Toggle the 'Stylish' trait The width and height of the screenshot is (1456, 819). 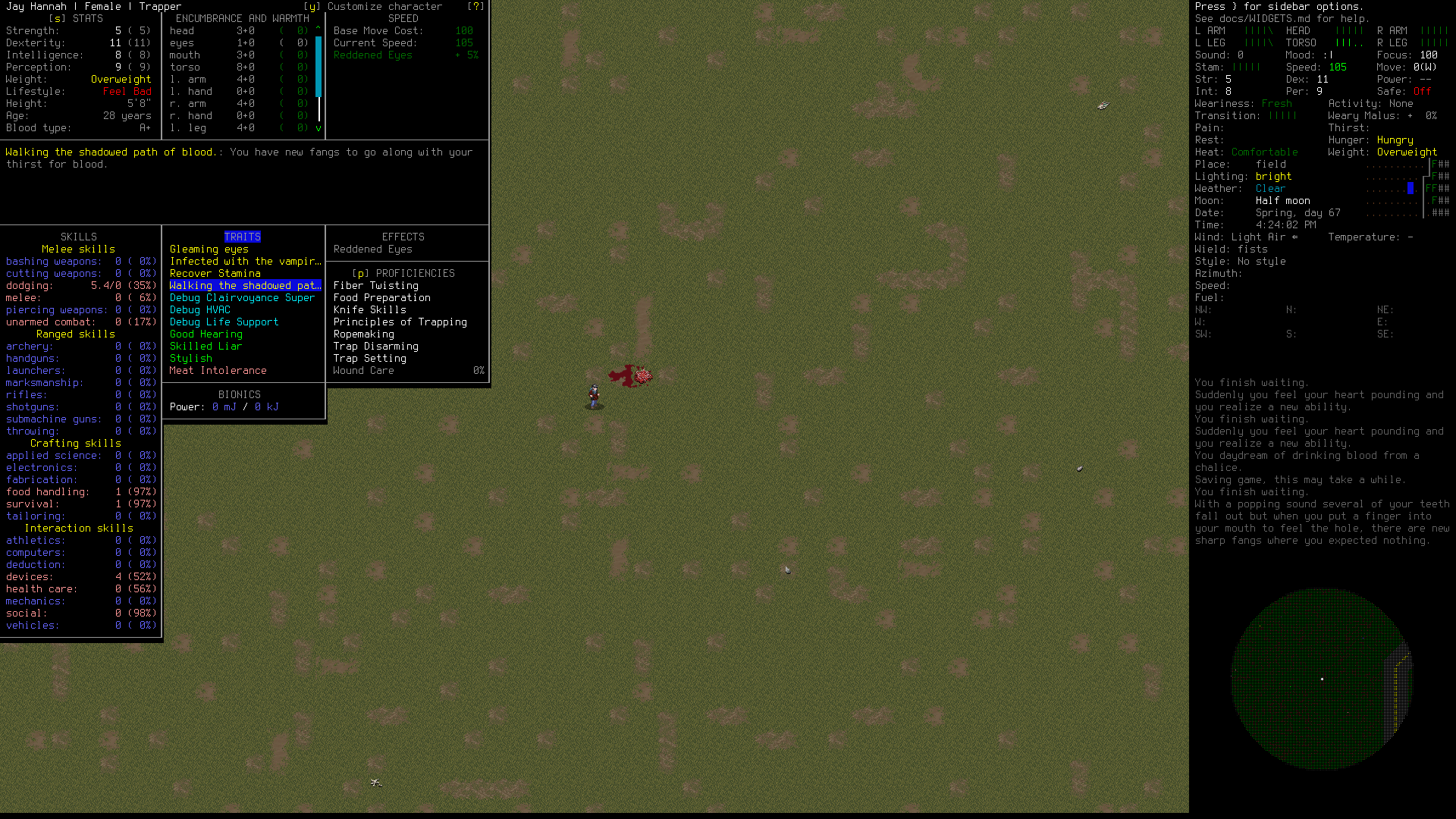pyautogui.click(x=190, y=358)
